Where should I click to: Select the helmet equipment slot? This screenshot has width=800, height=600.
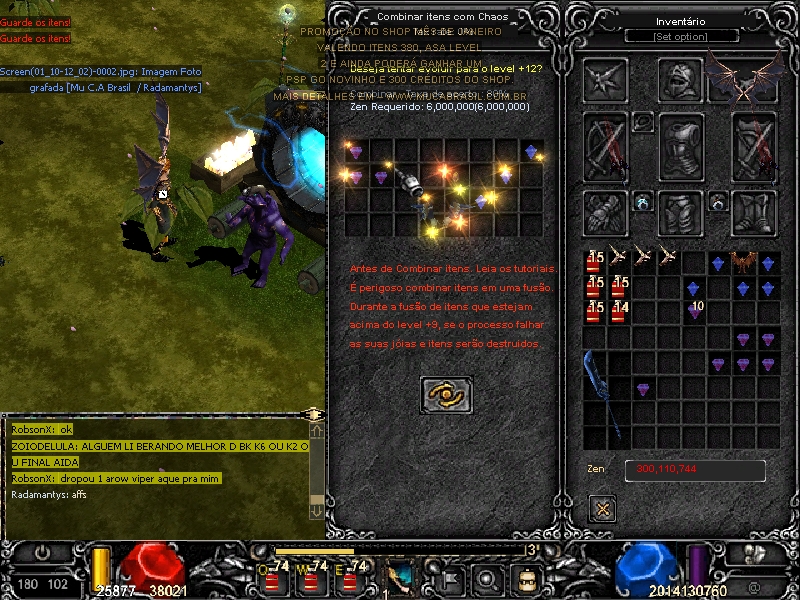click(x=683, y=80)
